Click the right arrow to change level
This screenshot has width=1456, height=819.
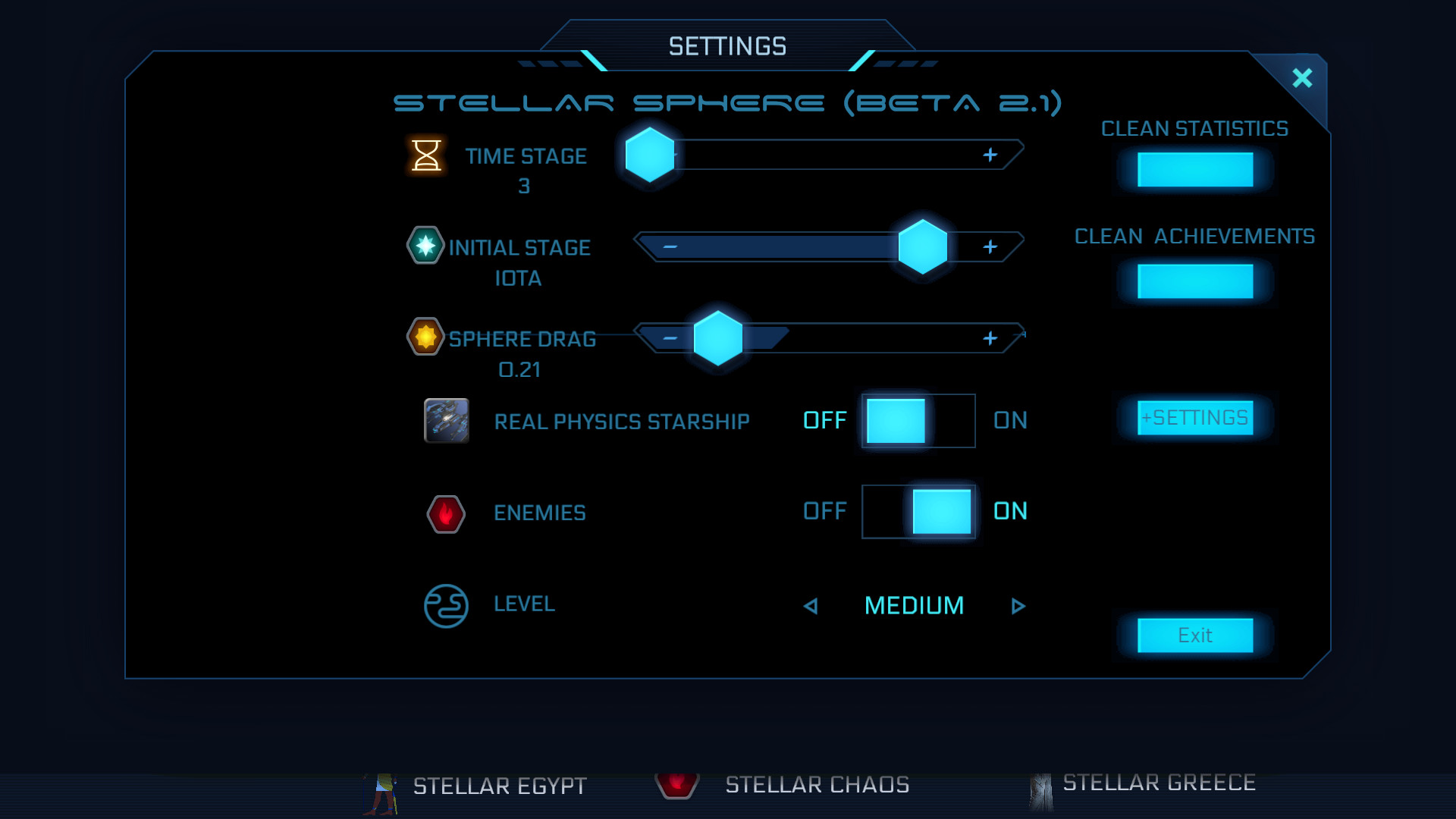1019,606
